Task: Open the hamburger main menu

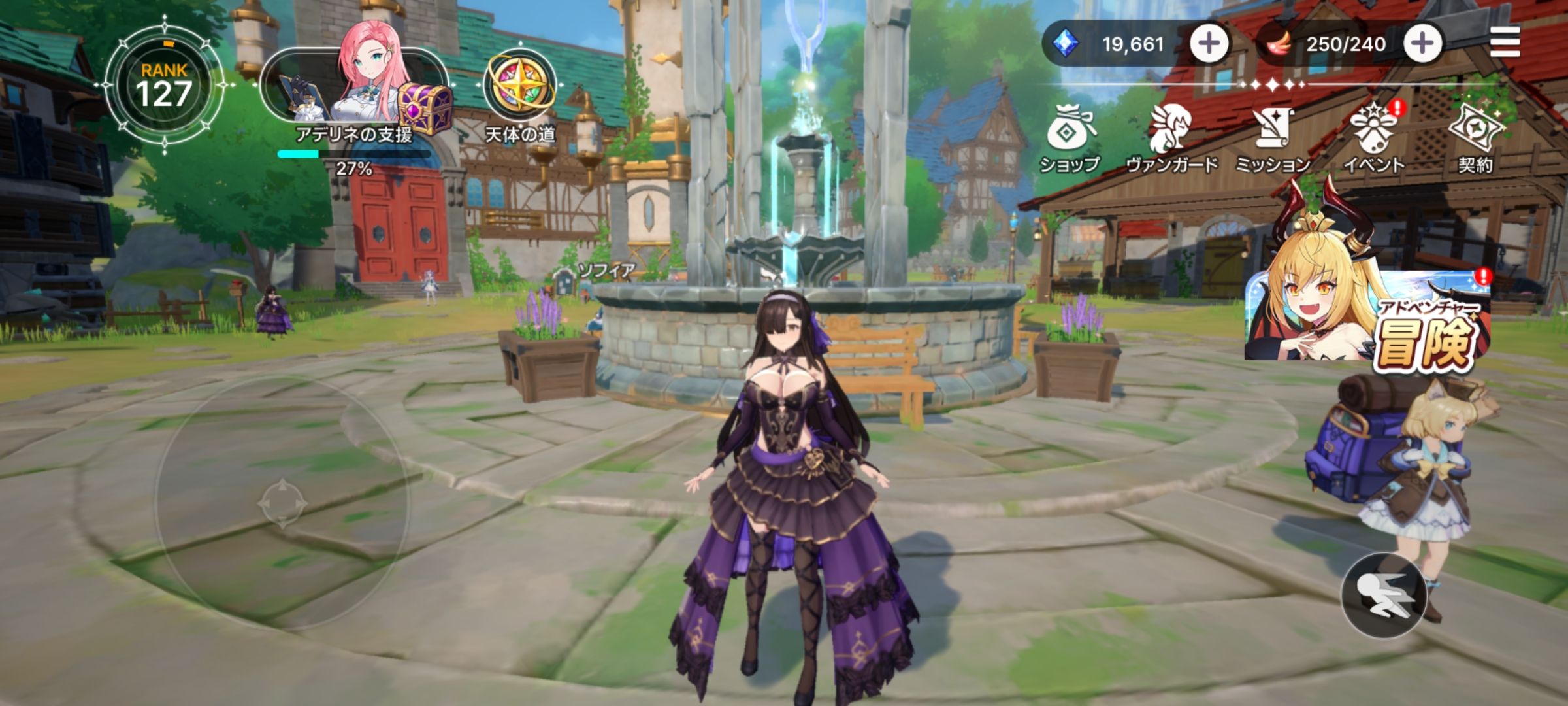Action: [1505, 43]
